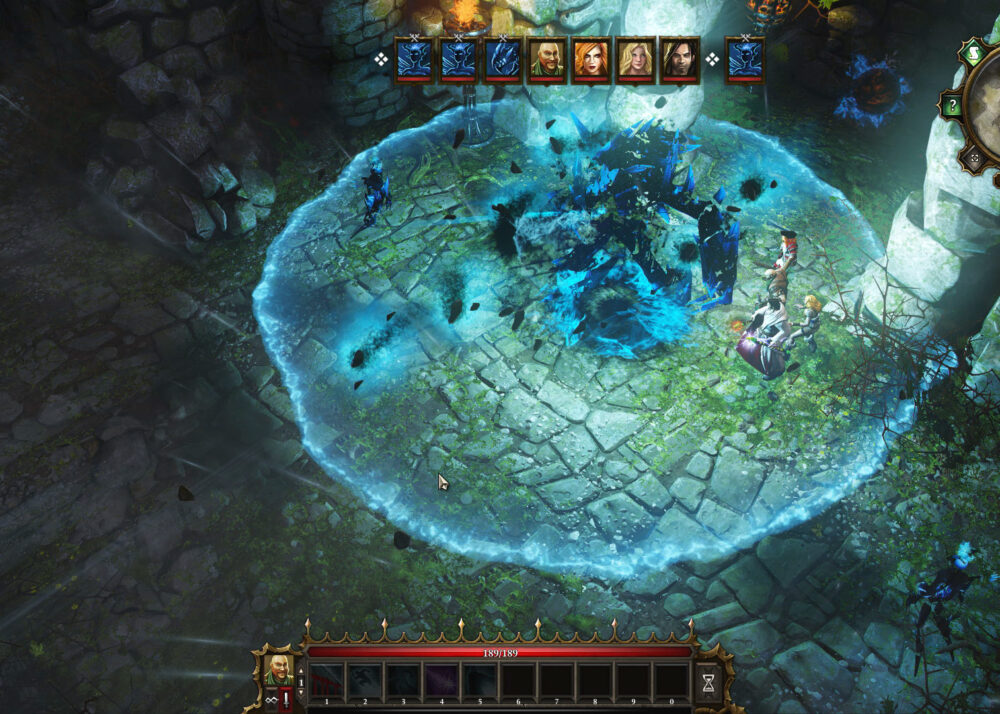The width and height of the screenshot is (1000, 714).
Task: Click the claw-shaped enemy turn order portrait
Action: [502, 59]
